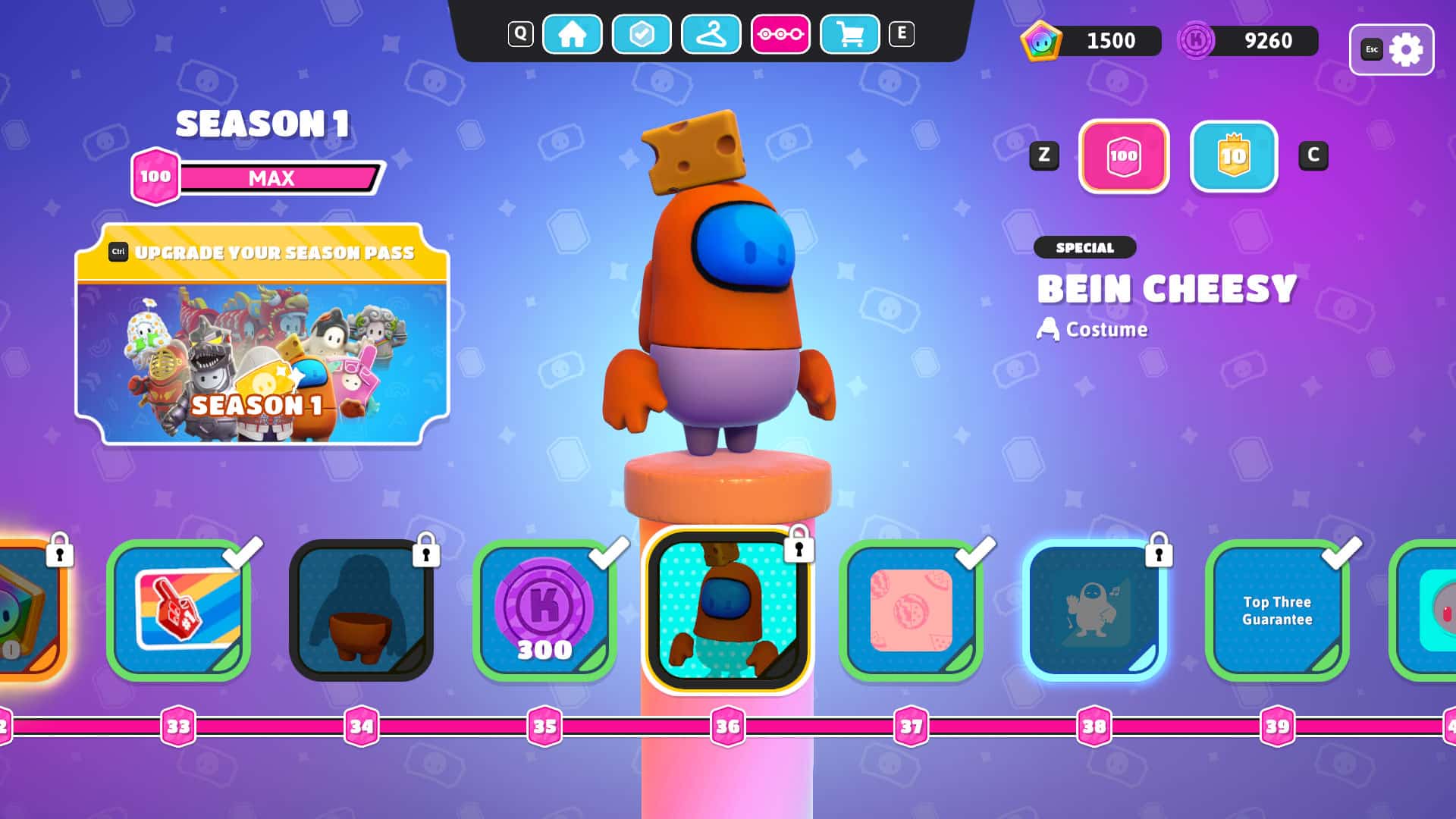Select the wardrobe hanger icon
This screenshot has height=819, width=1456.
[x=711, y=34]
